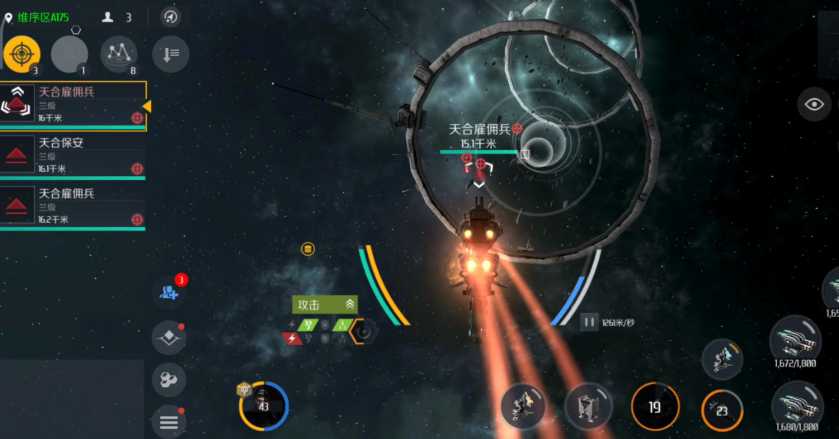This screenshot has height=439, width=839.
Task: Open the drone panel with badge 3
Action: coord(169,292)
